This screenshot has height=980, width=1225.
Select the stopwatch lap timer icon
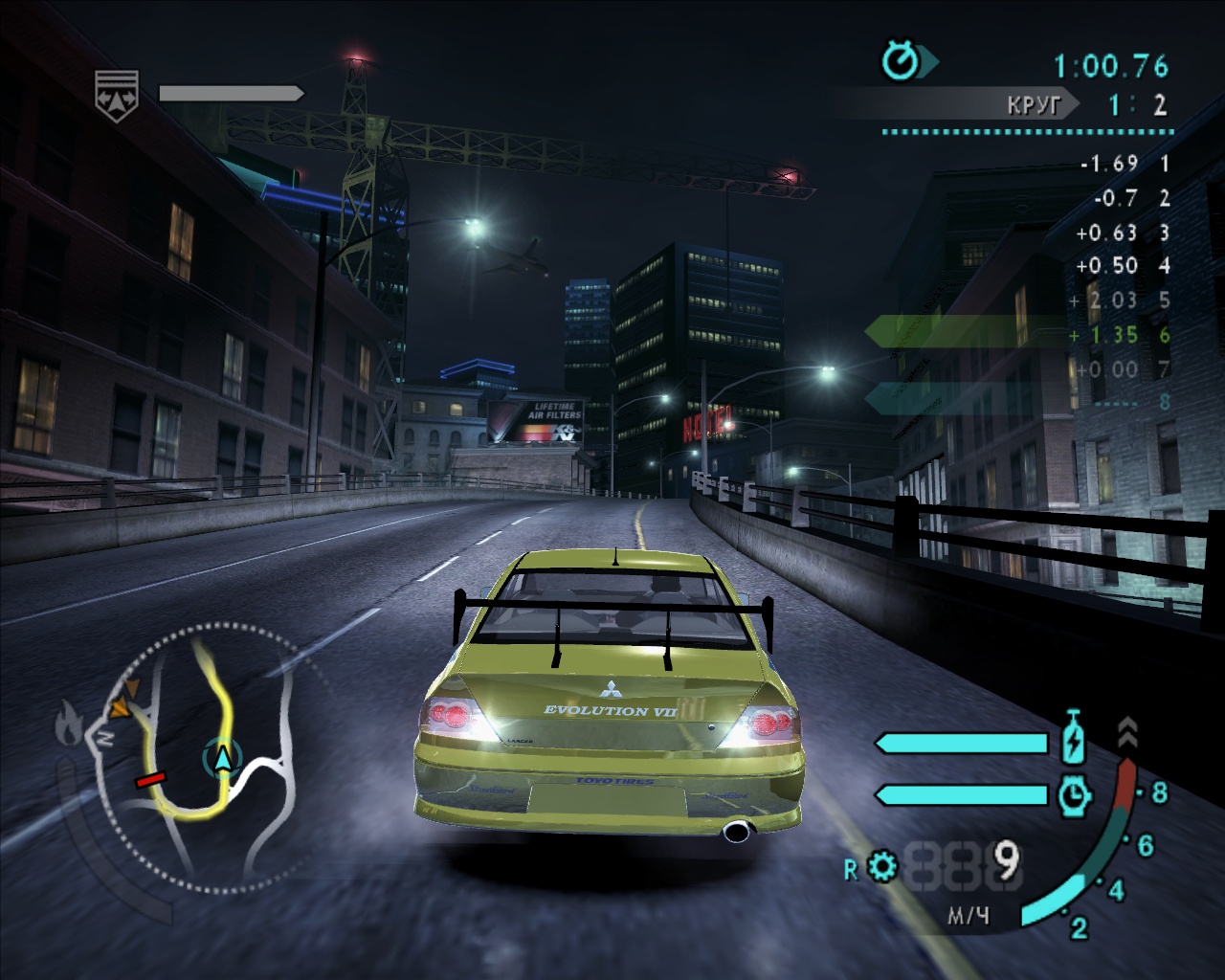tap(901, 63)
